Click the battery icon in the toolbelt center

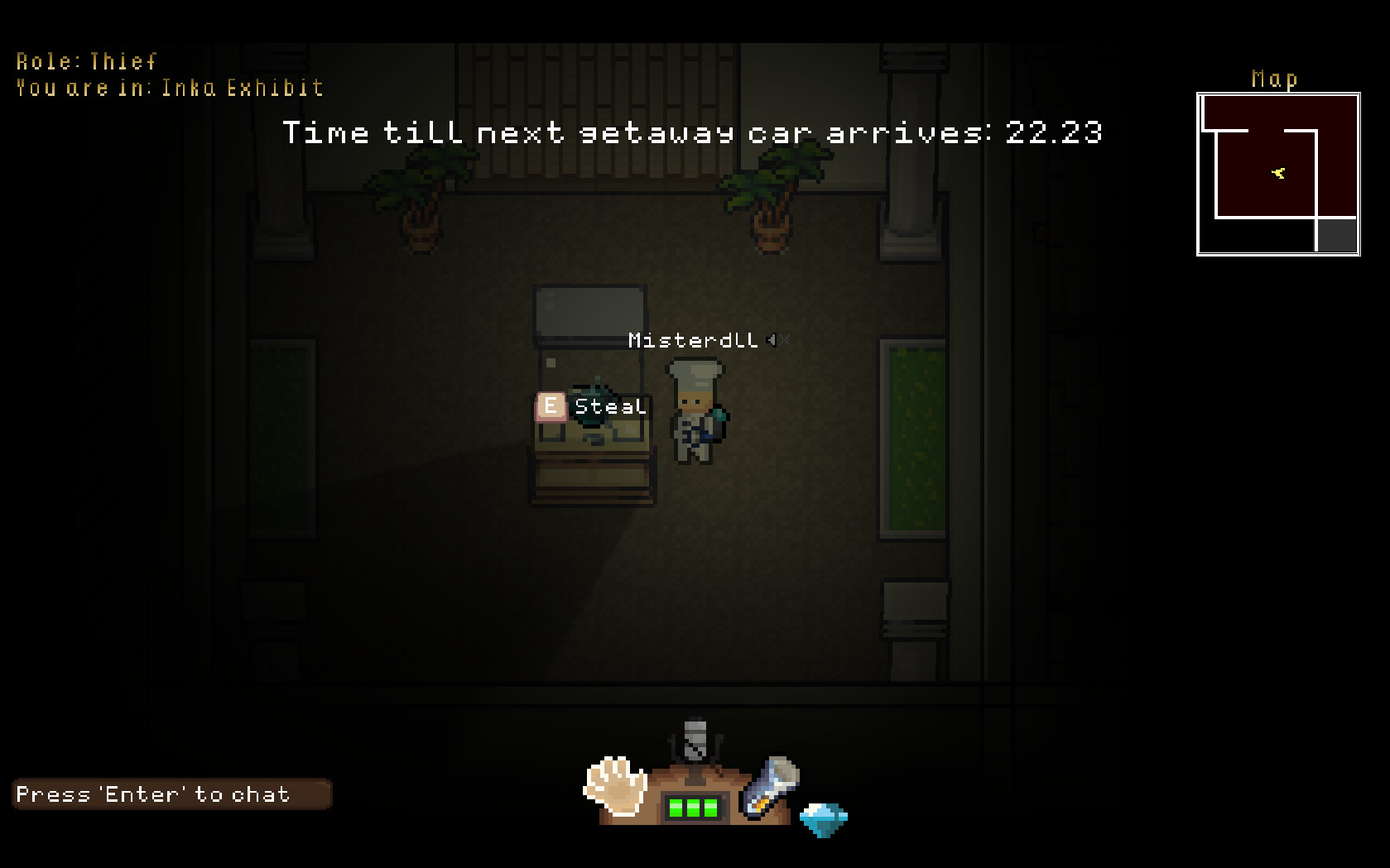pyautogui.click(x=693, y=807)
